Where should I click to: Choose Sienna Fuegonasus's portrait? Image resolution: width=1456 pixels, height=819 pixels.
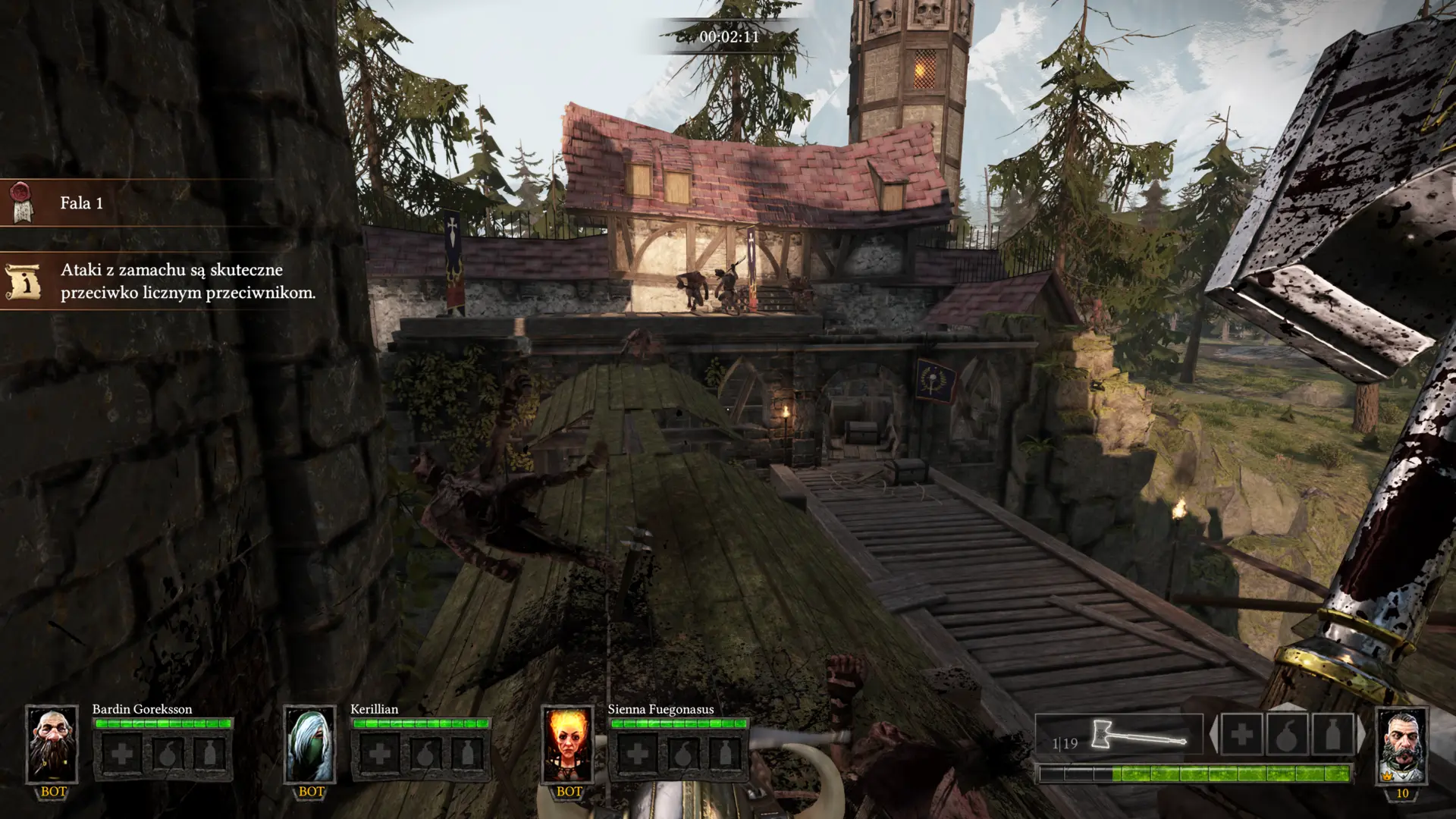point(567,745)
